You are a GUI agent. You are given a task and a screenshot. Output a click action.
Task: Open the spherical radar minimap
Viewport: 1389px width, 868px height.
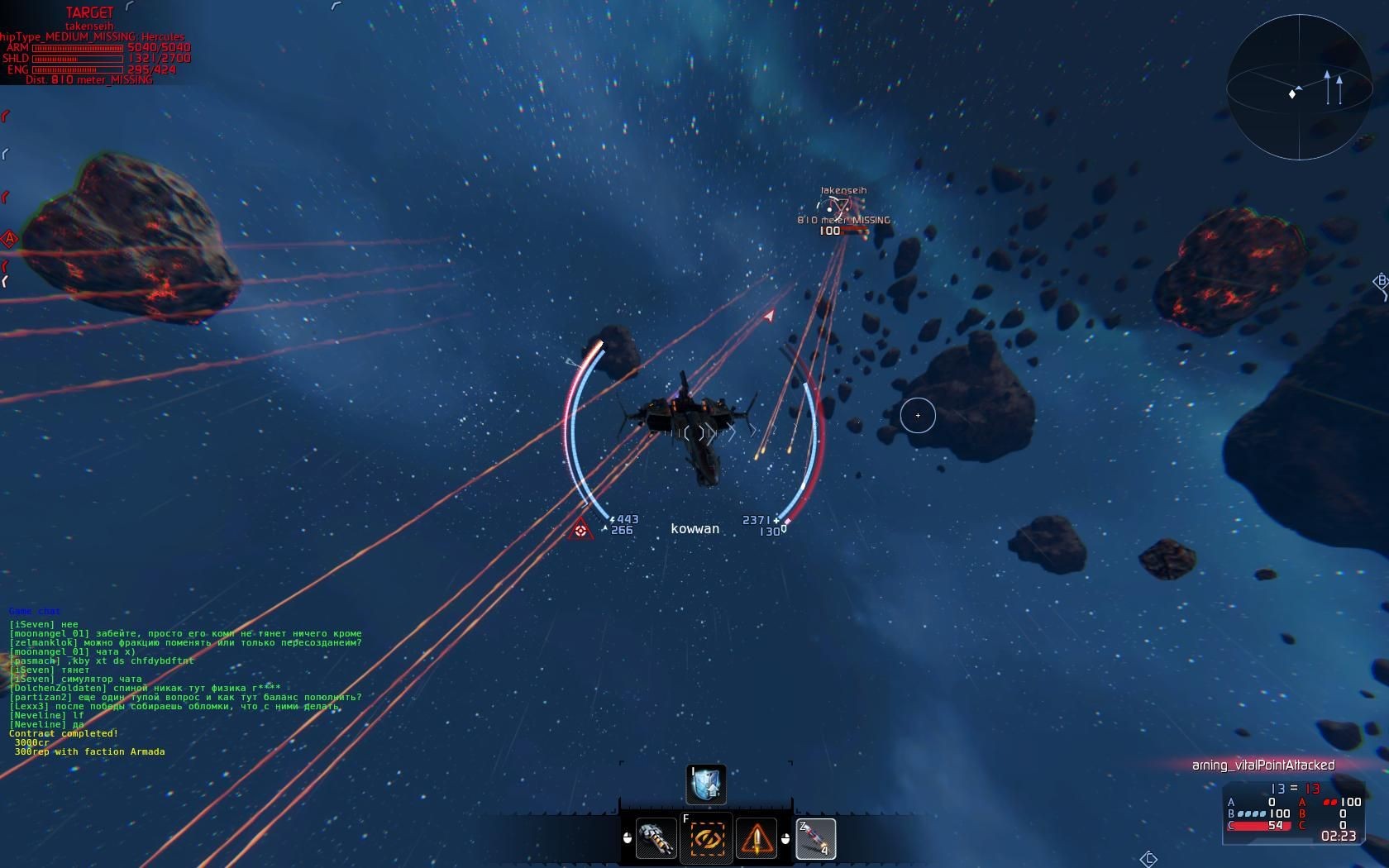pyautogui.click(x=1299, y=88)
